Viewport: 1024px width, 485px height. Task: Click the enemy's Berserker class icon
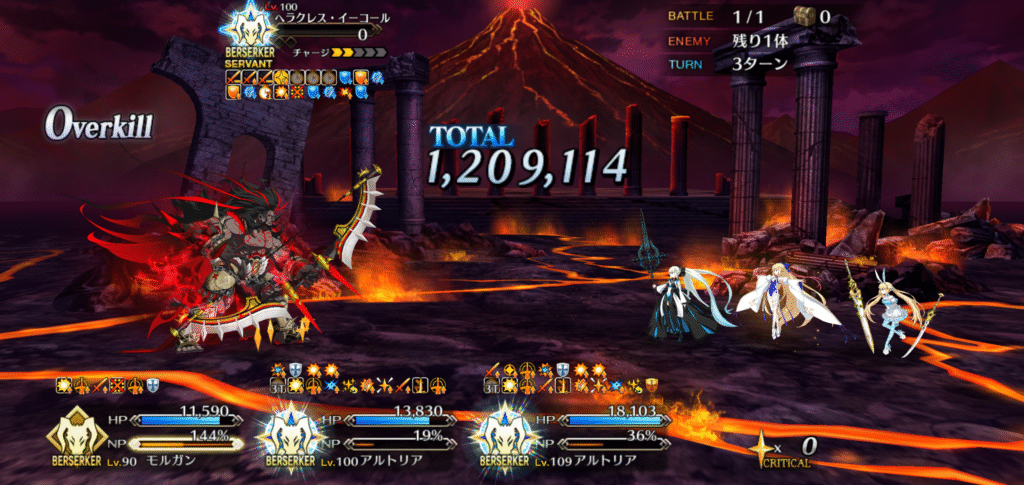point(245,27)
